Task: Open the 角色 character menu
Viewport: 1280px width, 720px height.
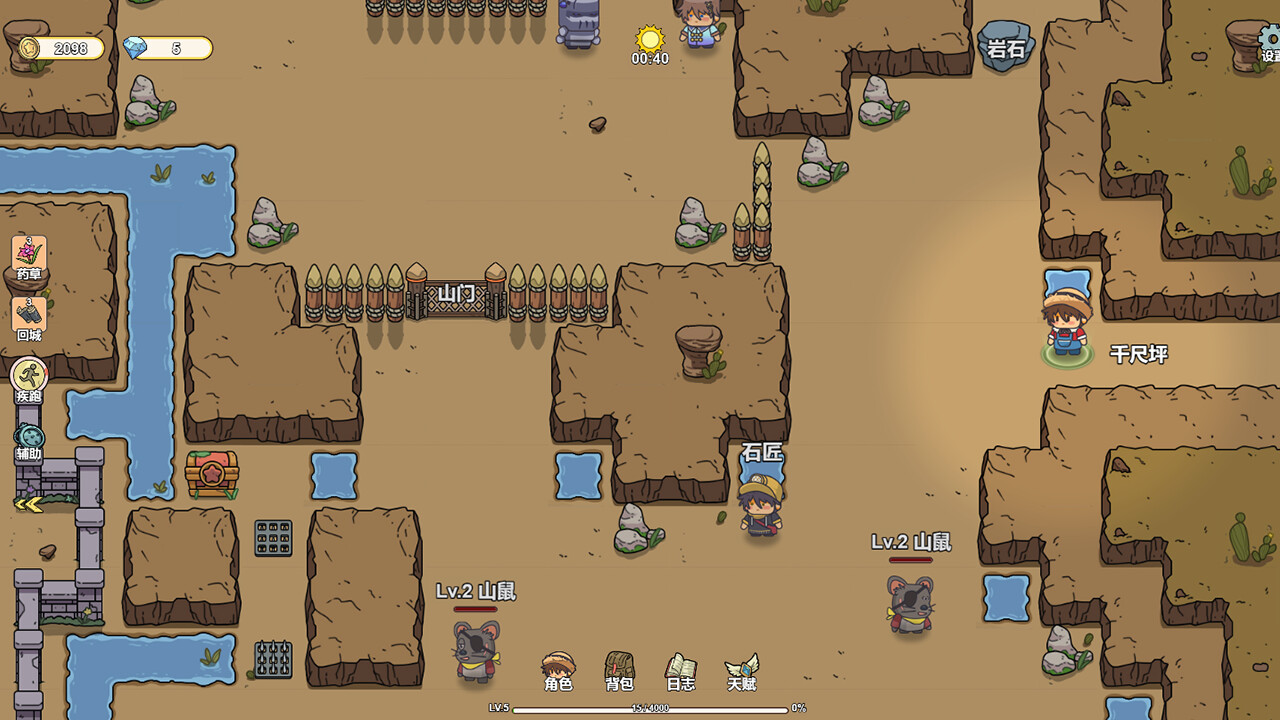Action: [x=558, y=669]
